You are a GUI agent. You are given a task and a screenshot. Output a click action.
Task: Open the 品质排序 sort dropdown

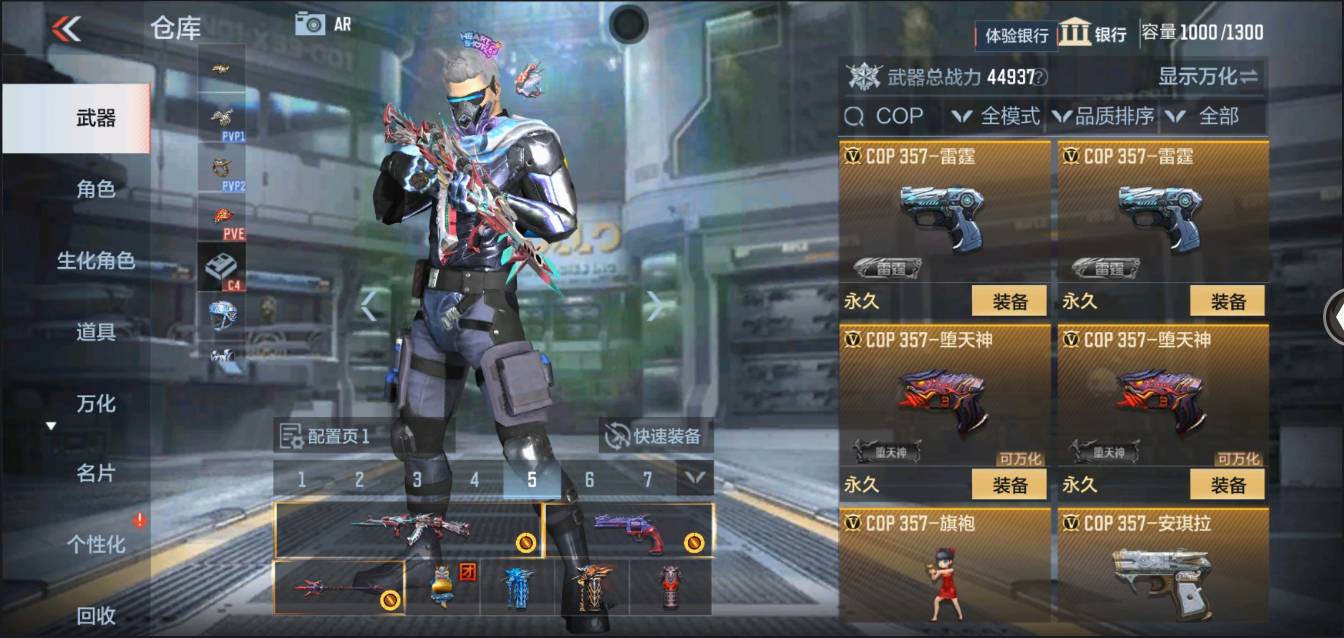[1103, 117]
